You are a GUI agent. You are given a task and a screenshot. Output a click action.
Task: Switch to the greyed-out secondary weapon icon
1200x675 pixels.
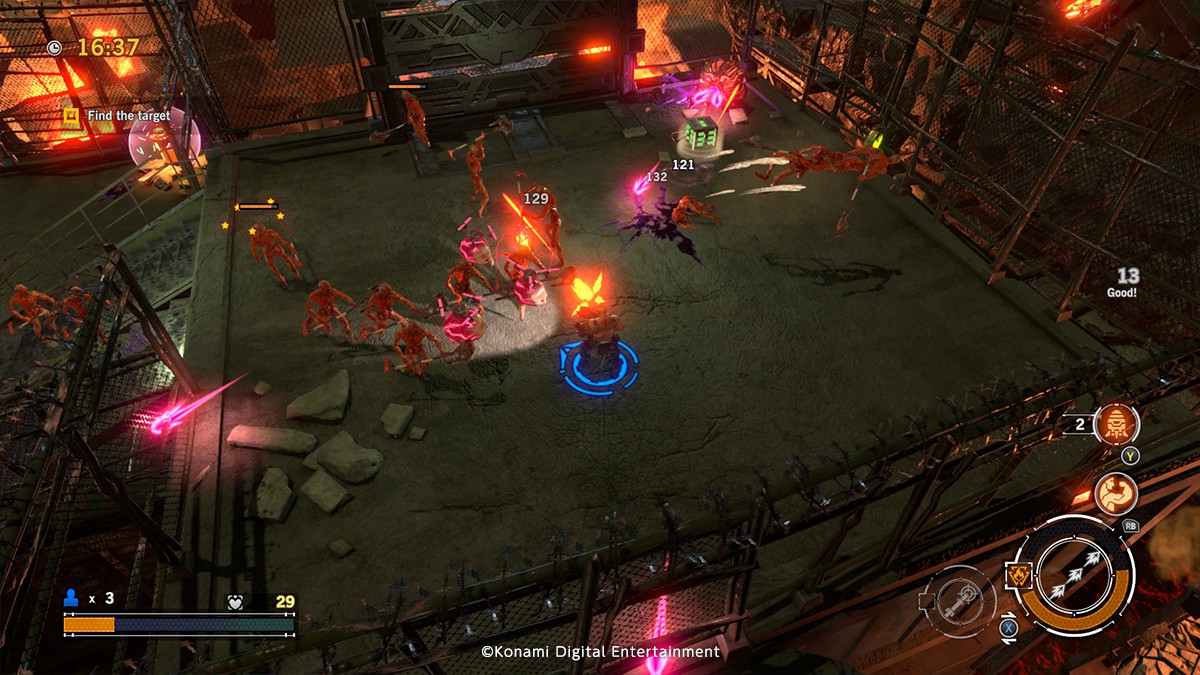pyautogui.click(x=957, y=601)
